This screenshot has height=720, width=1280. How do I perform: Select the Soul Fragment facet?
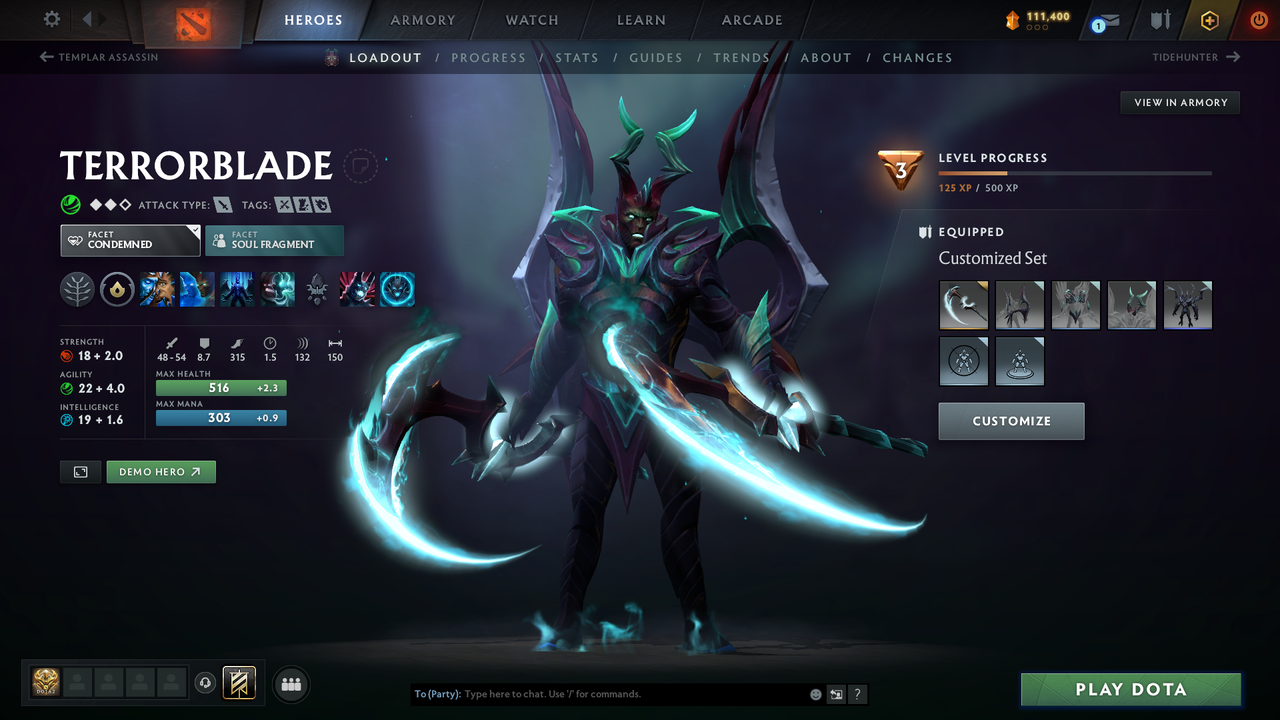[274, 240]
